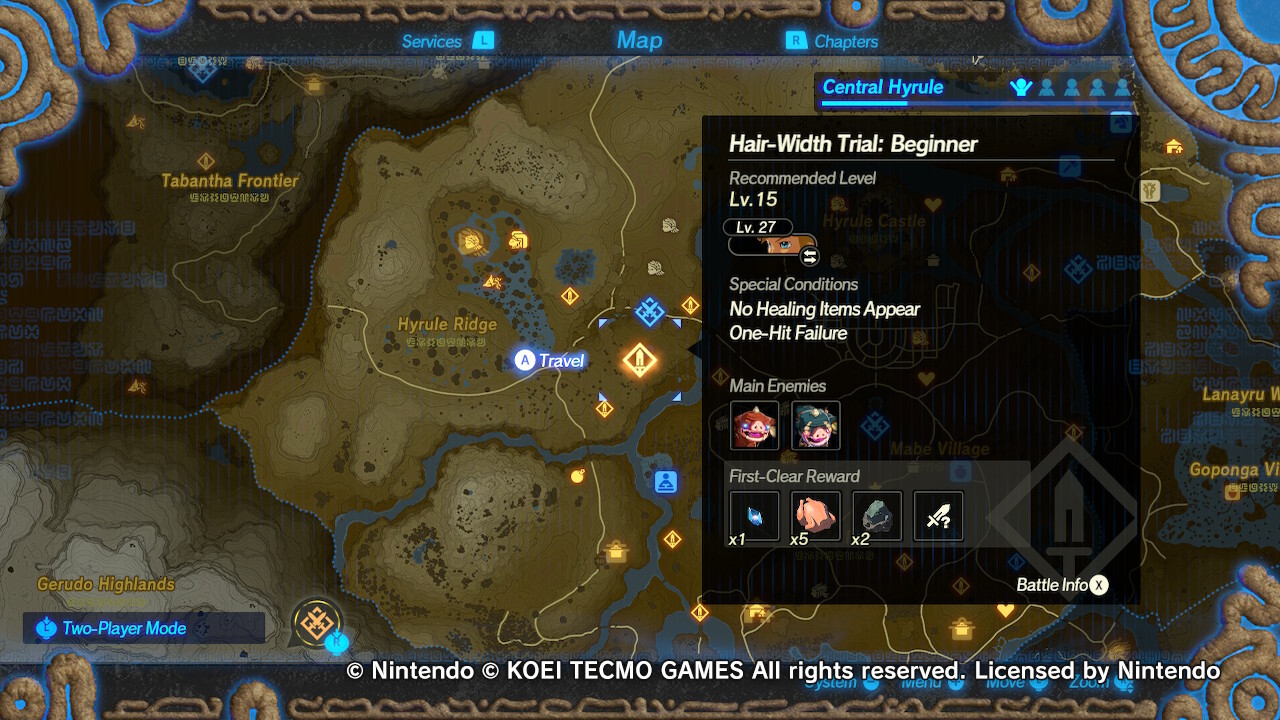
Task: Click the ore deposit x2 reward thumbnail
Action: coord(877,514)
